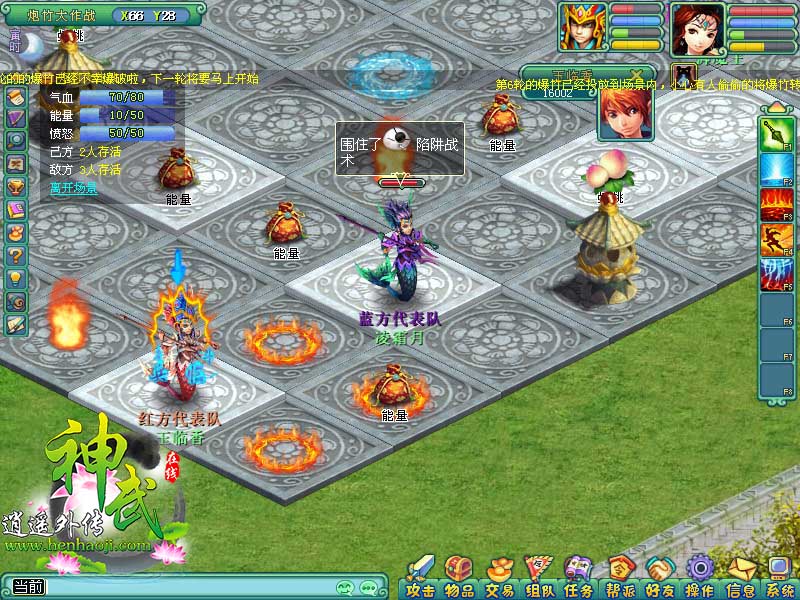Open the 任务 (Quest) scroll menu
Image resolution: width=800 pixels, height=600 pixels.
point(579,575)
